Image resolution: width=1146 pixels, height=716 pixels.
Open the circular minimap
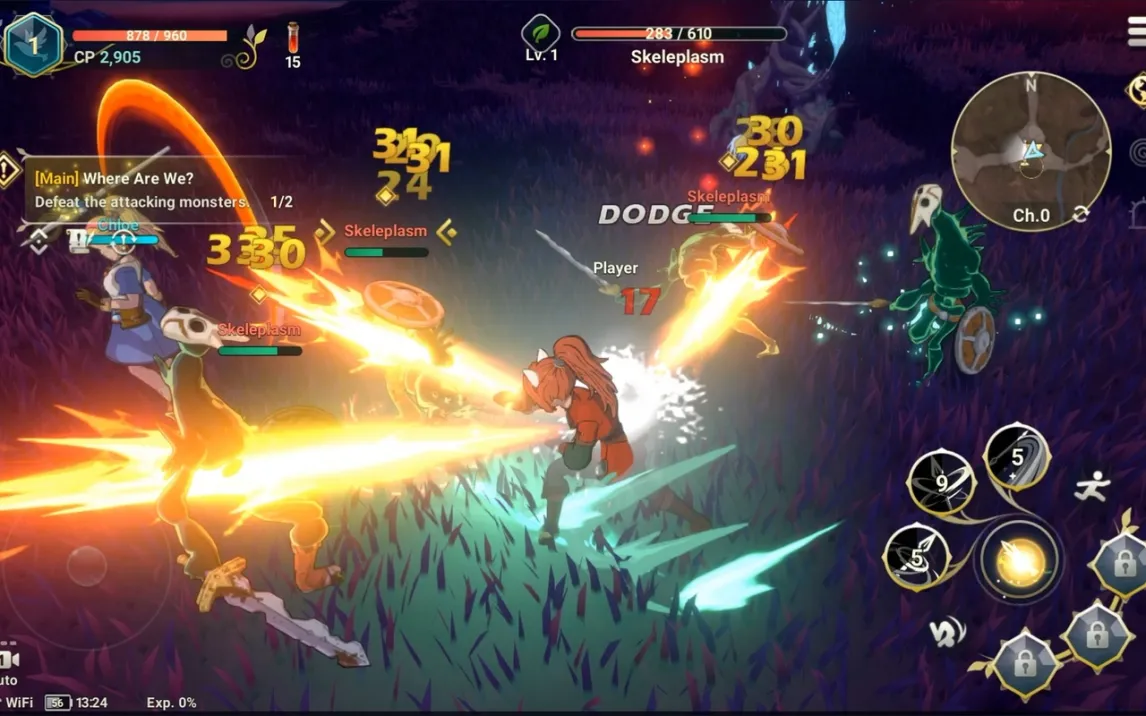pyautogui.click(x=1030, y=150)
